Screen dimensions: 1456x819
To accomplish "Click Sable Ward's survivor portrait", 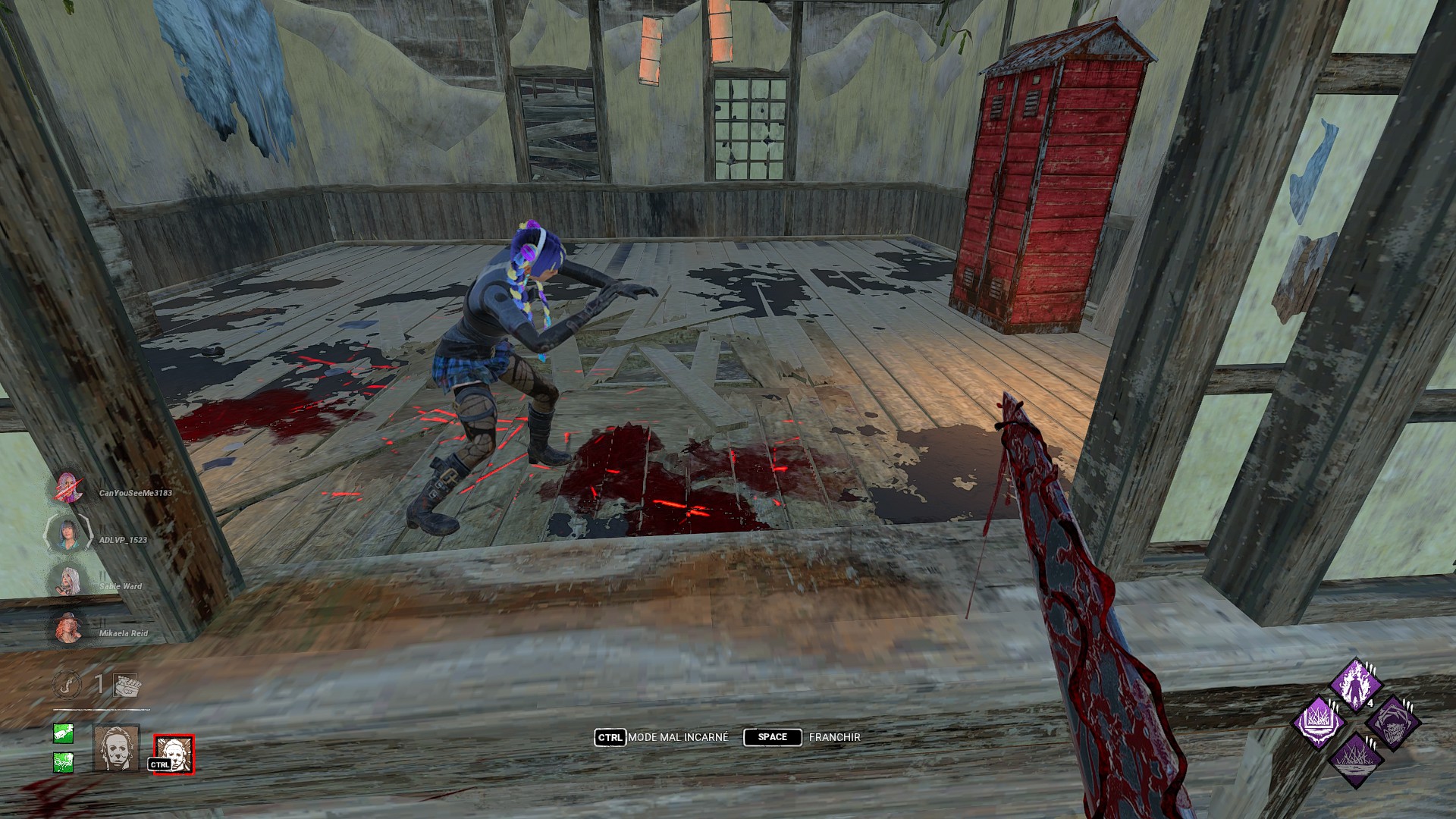I will 67,582.
